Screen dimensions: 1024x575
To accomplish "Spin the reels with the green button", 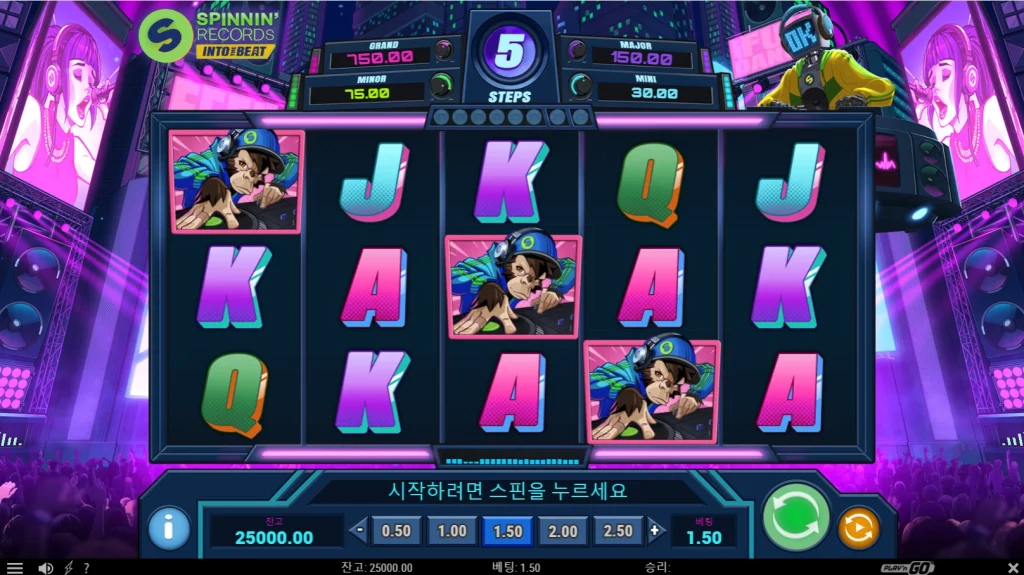I will [796, 516].
